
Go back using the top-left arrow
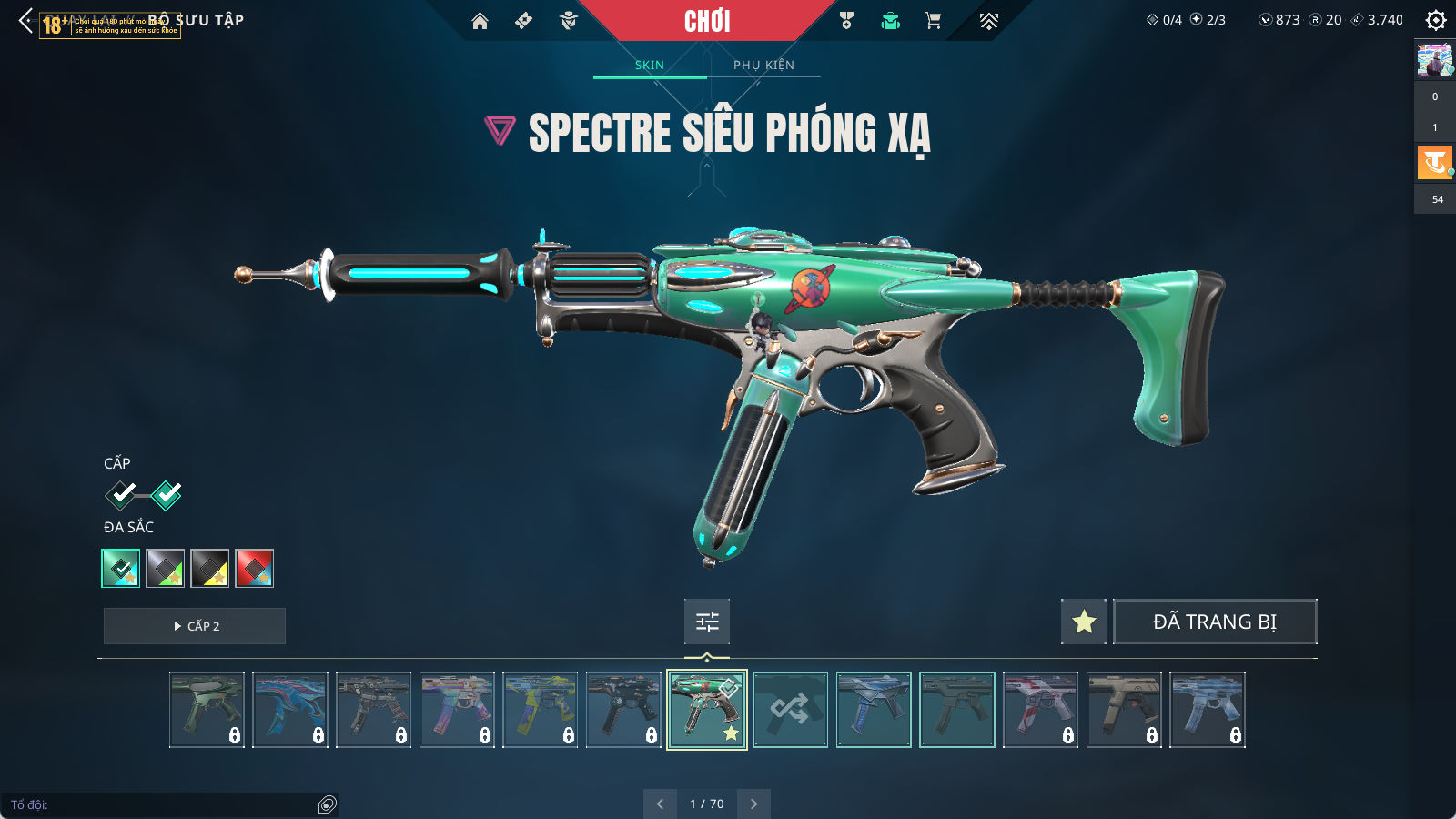point(25,21)
